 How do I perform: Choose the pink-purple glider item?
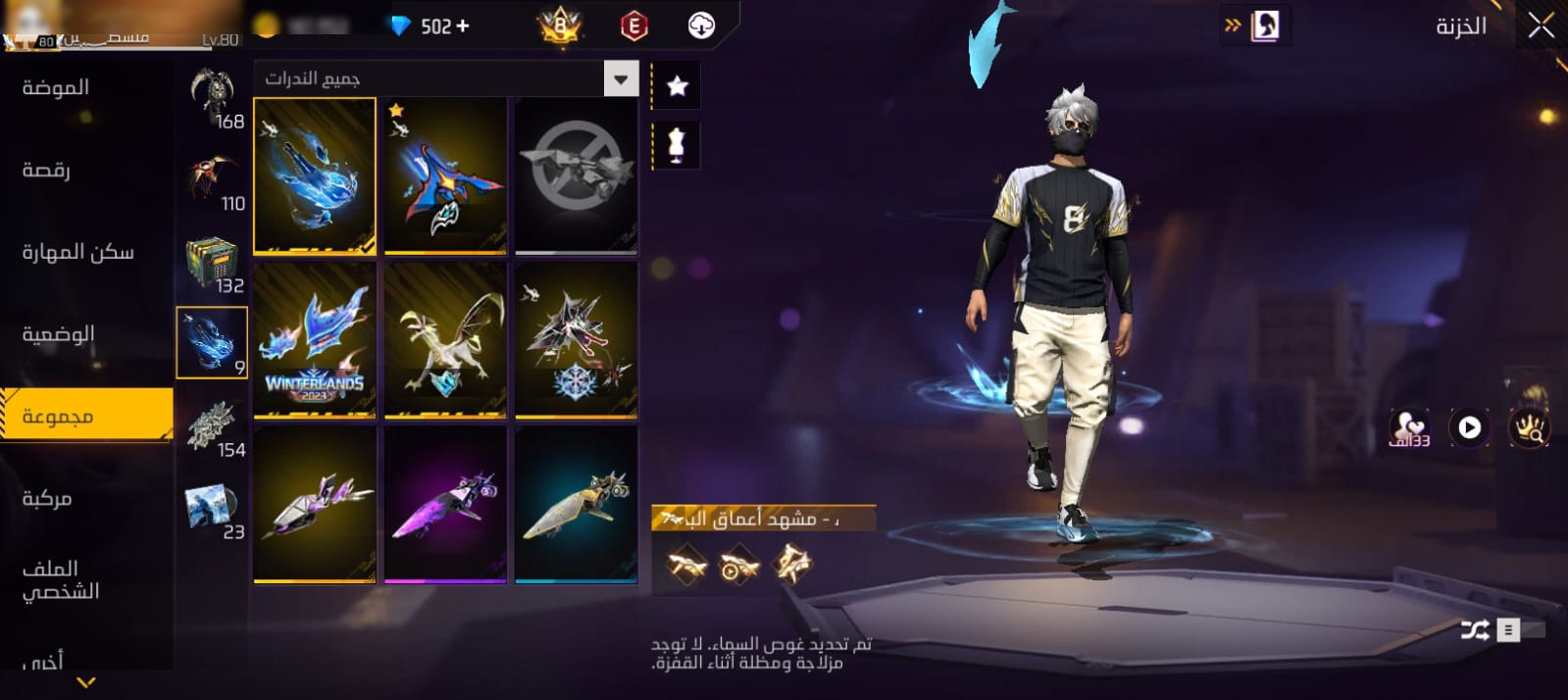pyautogui.click(x=445, y=504)
